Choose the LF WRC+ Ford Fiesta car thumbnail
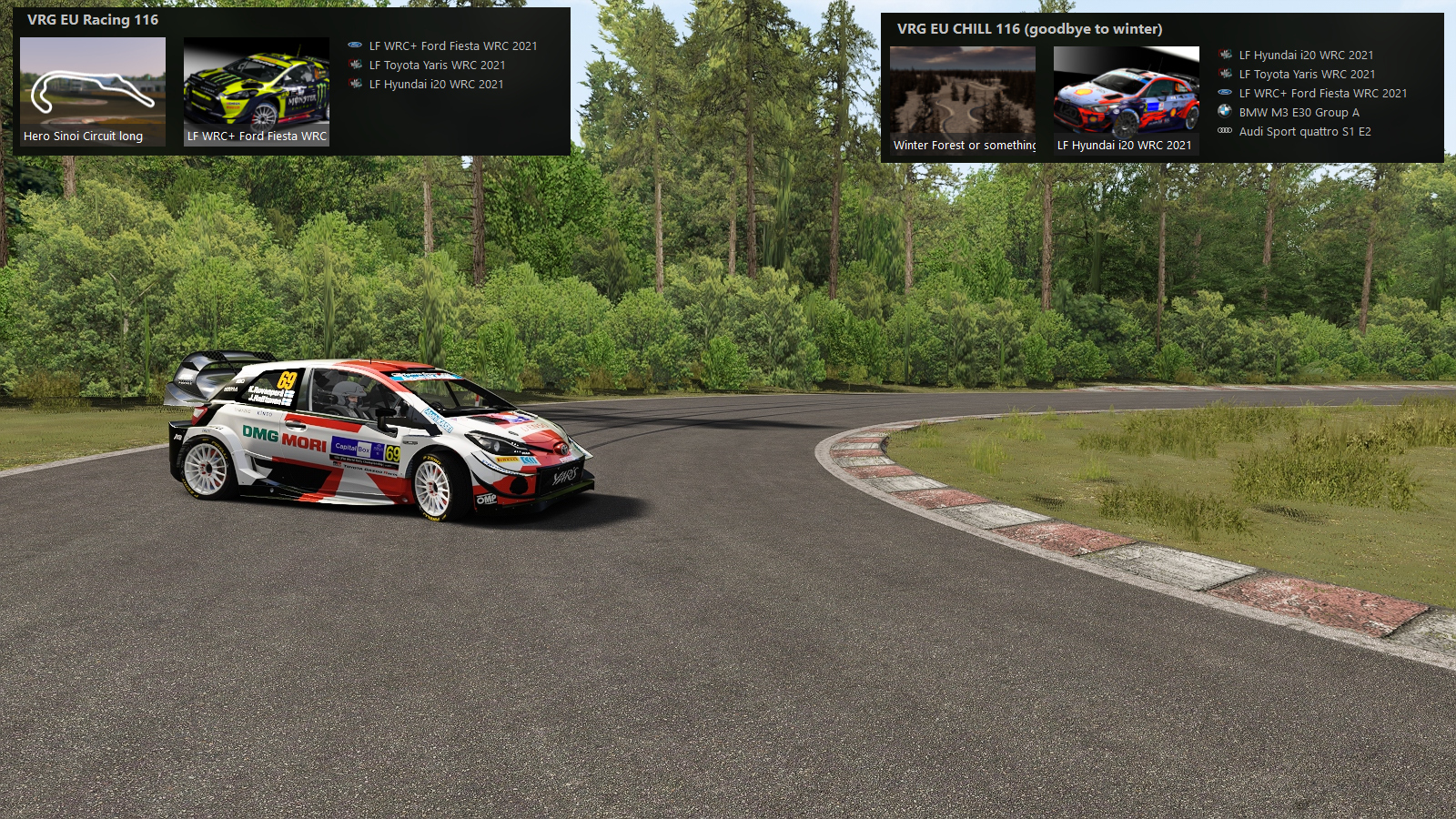This screenshot has width=1456, height=819. pos(257,91)
